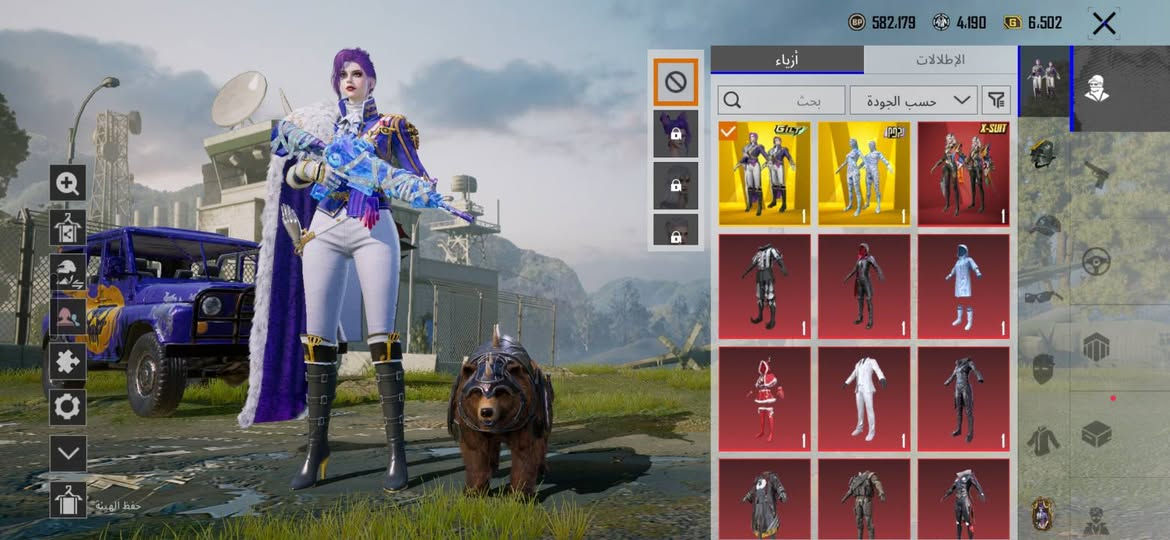The image size is (1170, 540).
Task: Open the حسب الجودة sort dropdown
Action: [913, 100]
